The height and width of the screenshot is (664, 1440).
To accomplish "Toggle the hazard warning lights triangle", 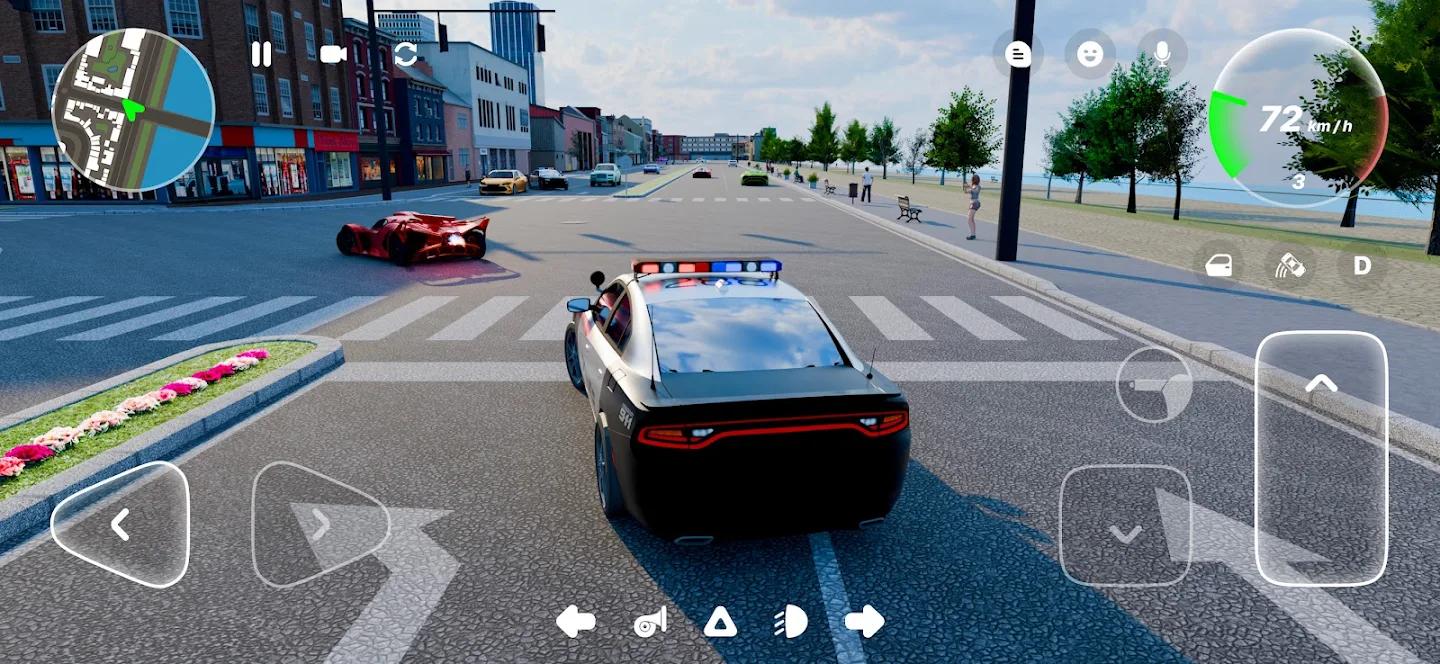I will [720, 622].
